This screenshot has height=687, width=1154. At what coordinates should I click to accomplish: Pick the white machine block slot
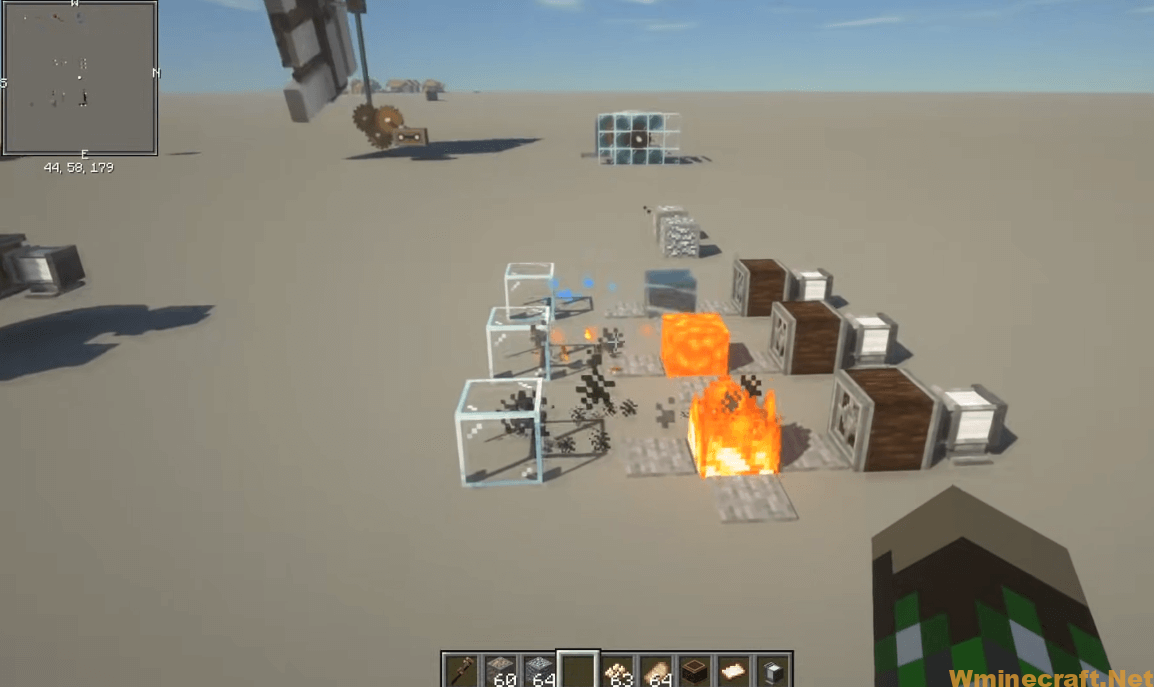point(771,670)
